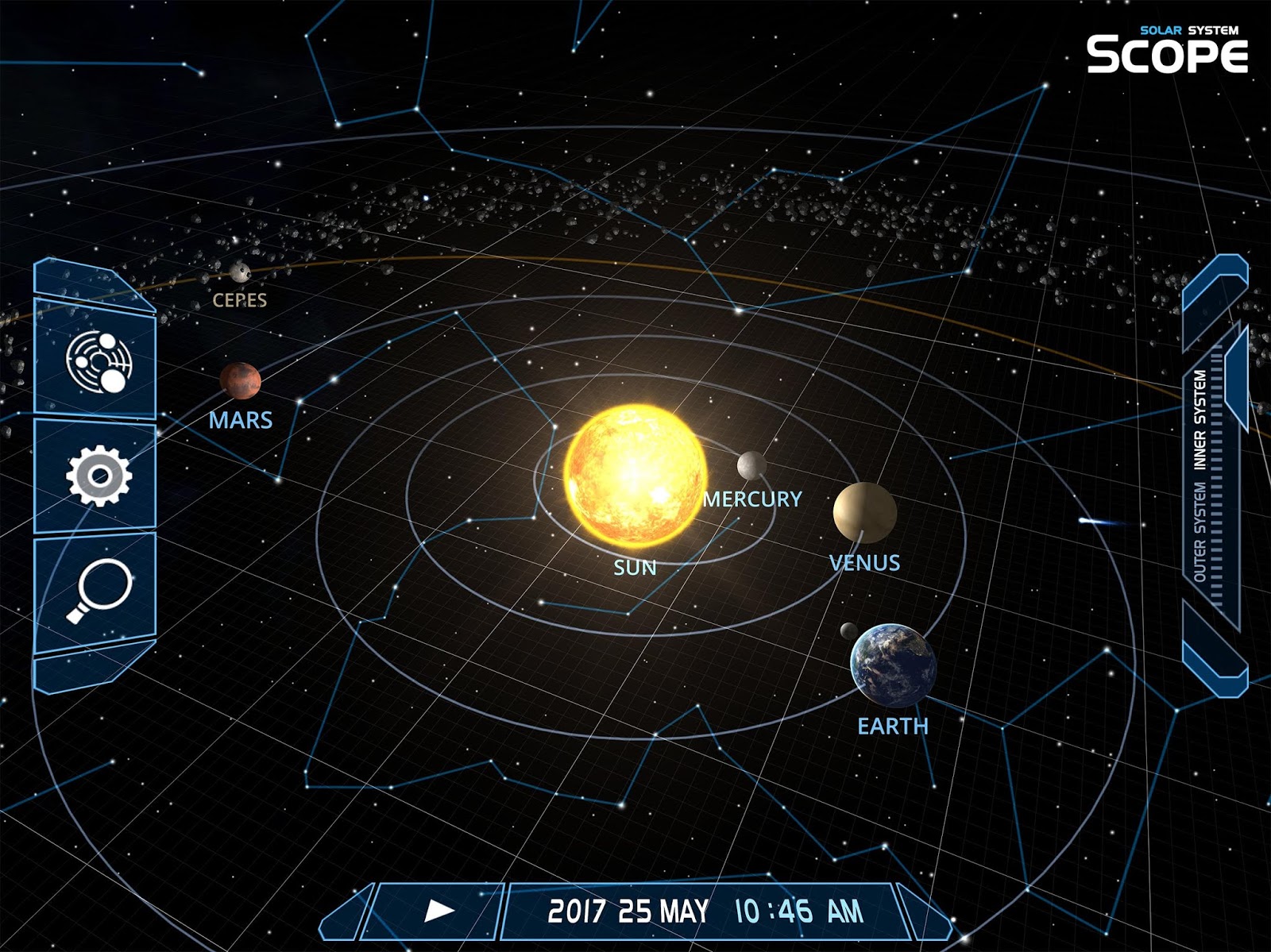
Task: Click the MERCURY text label
Action: pos(753,499)
